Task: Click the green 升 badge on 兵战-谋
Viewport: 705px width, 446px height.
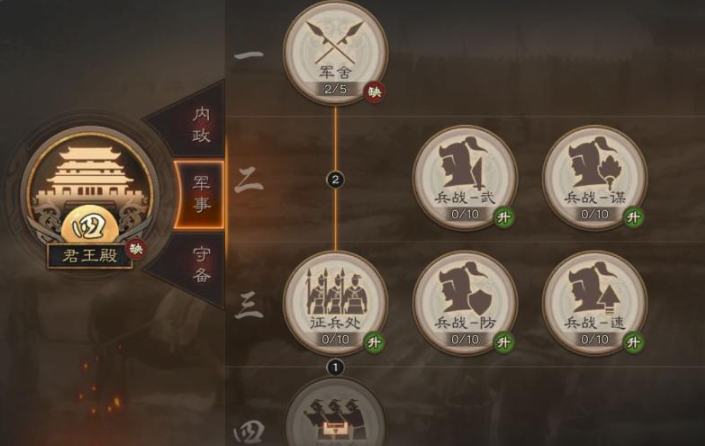Action: coord(634,217)
